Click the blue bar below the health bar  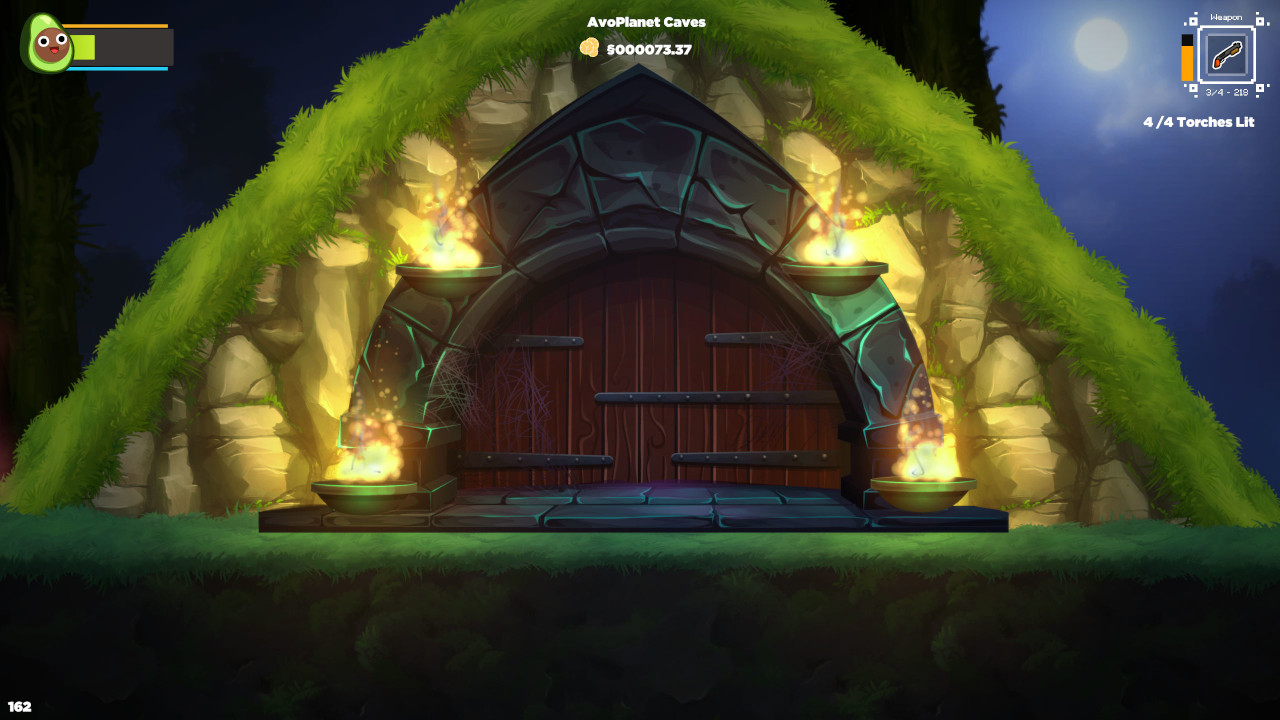[115, 69]
